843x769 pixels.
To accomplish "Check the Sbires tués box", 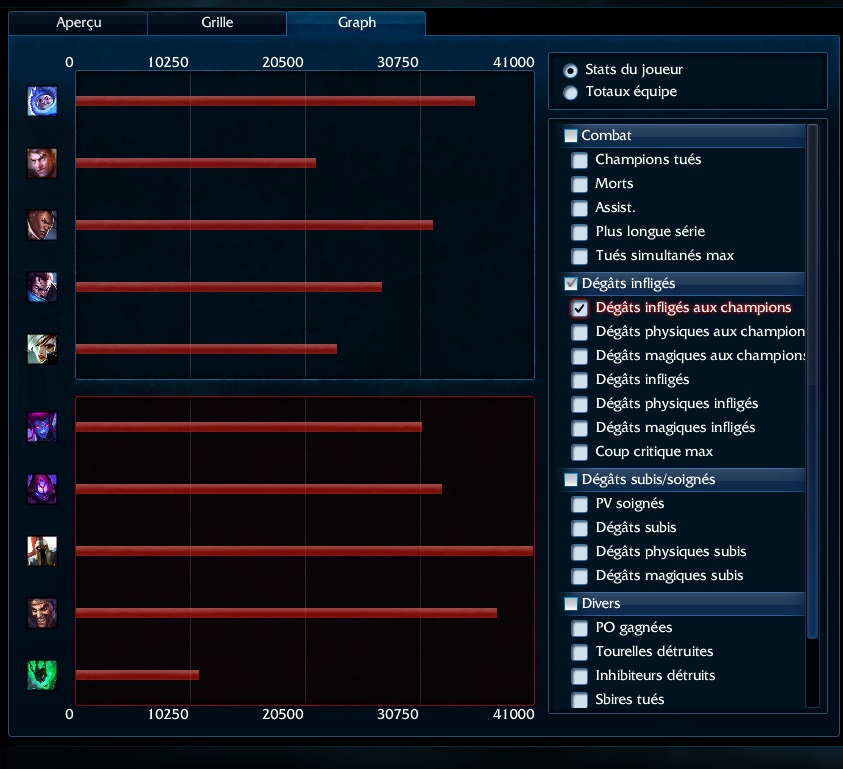I will click(x=580, y=700).
